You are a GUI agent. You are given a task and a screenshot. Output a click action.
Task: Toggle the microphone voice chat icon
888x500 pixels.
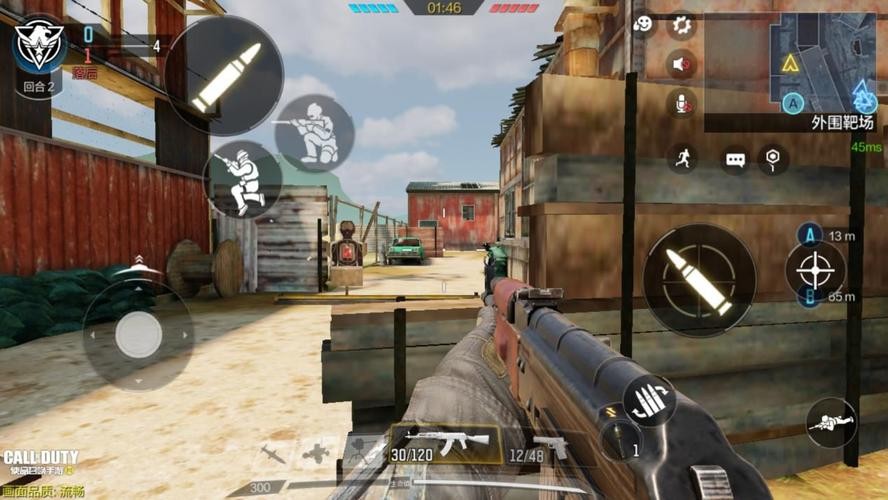click(x=682, y=103)
